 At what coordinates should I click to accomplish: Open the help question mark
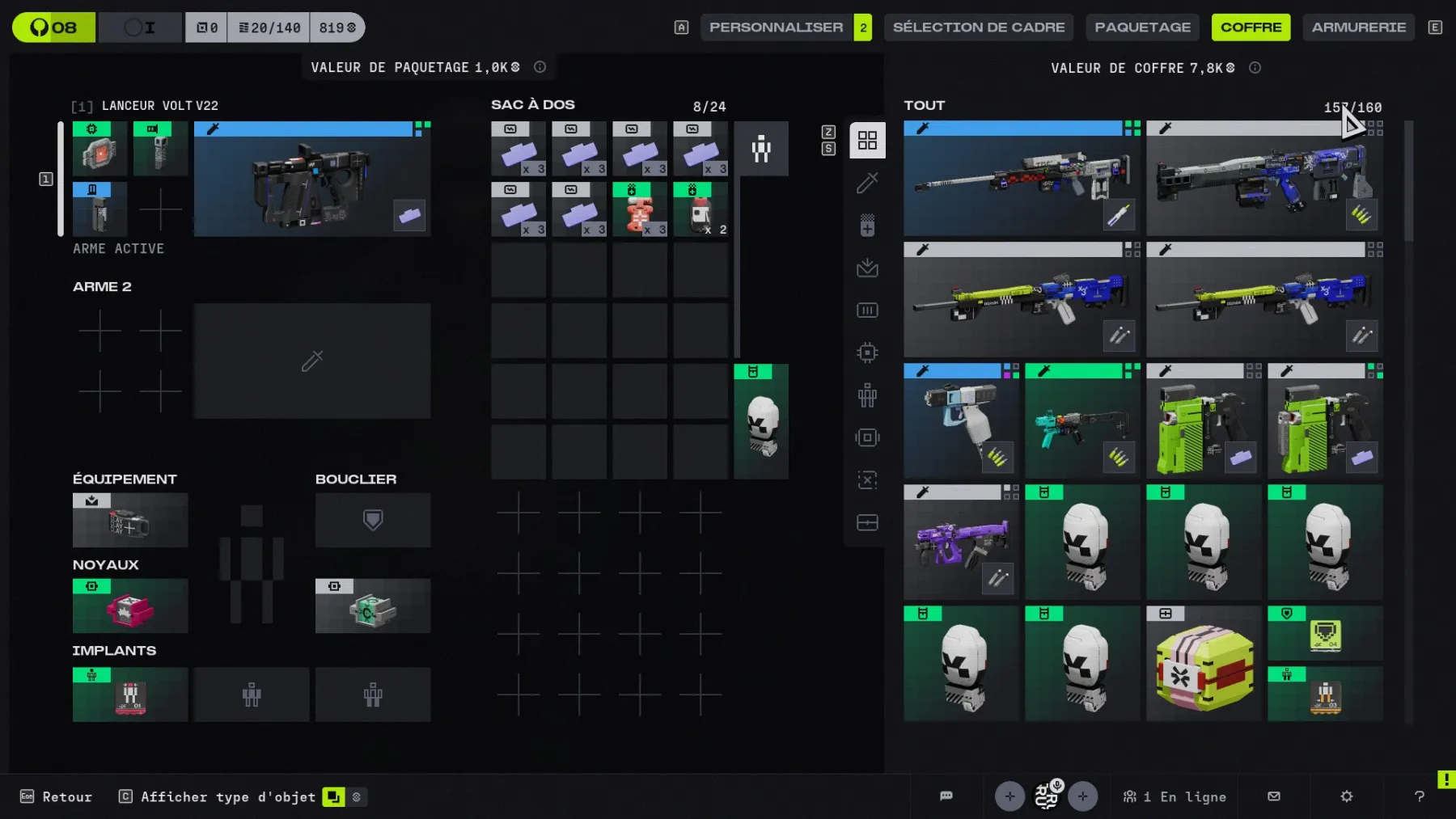[1419, 797]
